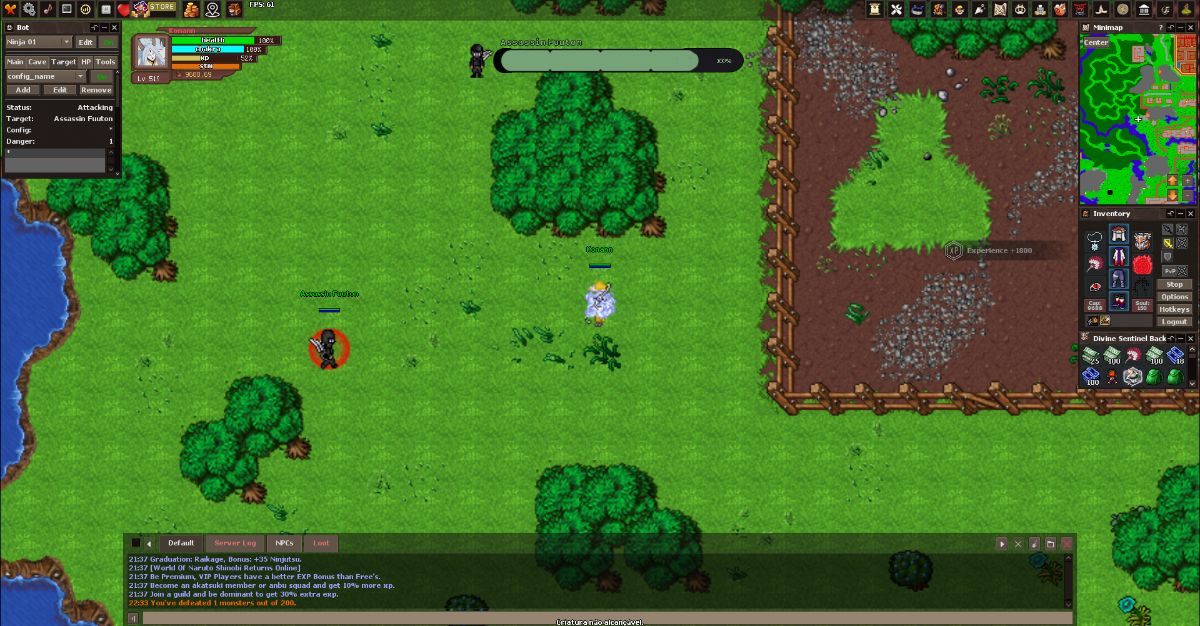Select the red fan item in backpack
1200x626 pixels.
pyautogui.click(x=1133, y=356)
